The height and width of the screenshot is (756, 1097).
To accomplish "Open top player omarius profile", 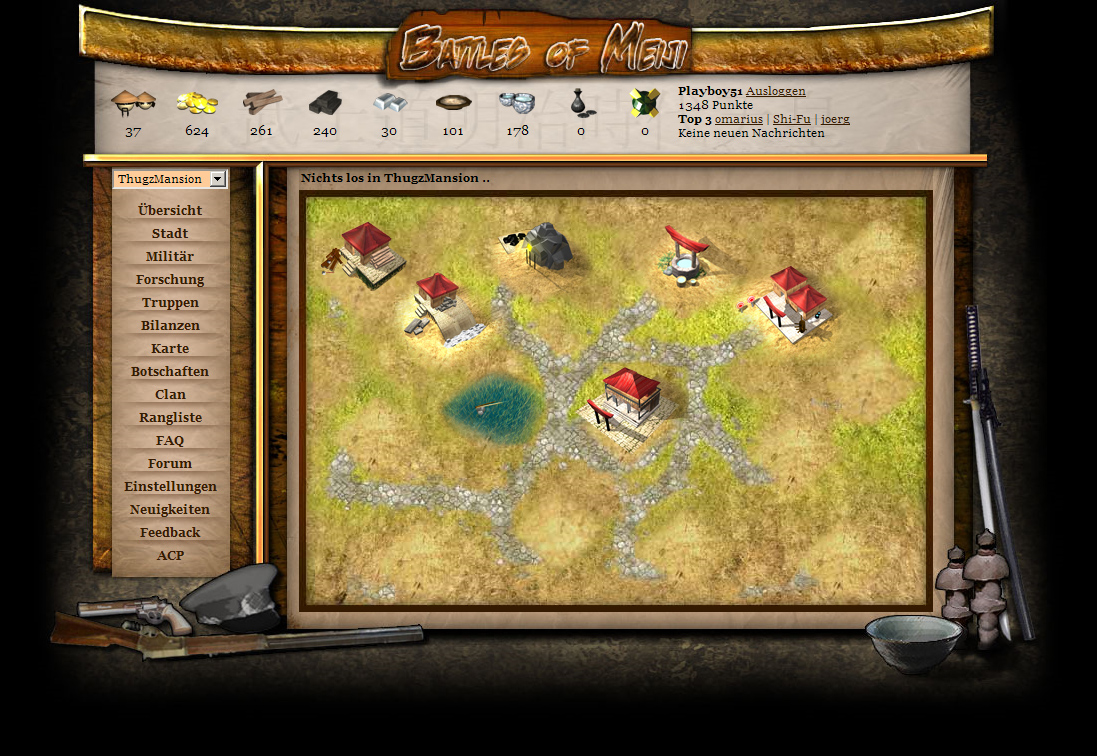I will (x=738, y=119).
